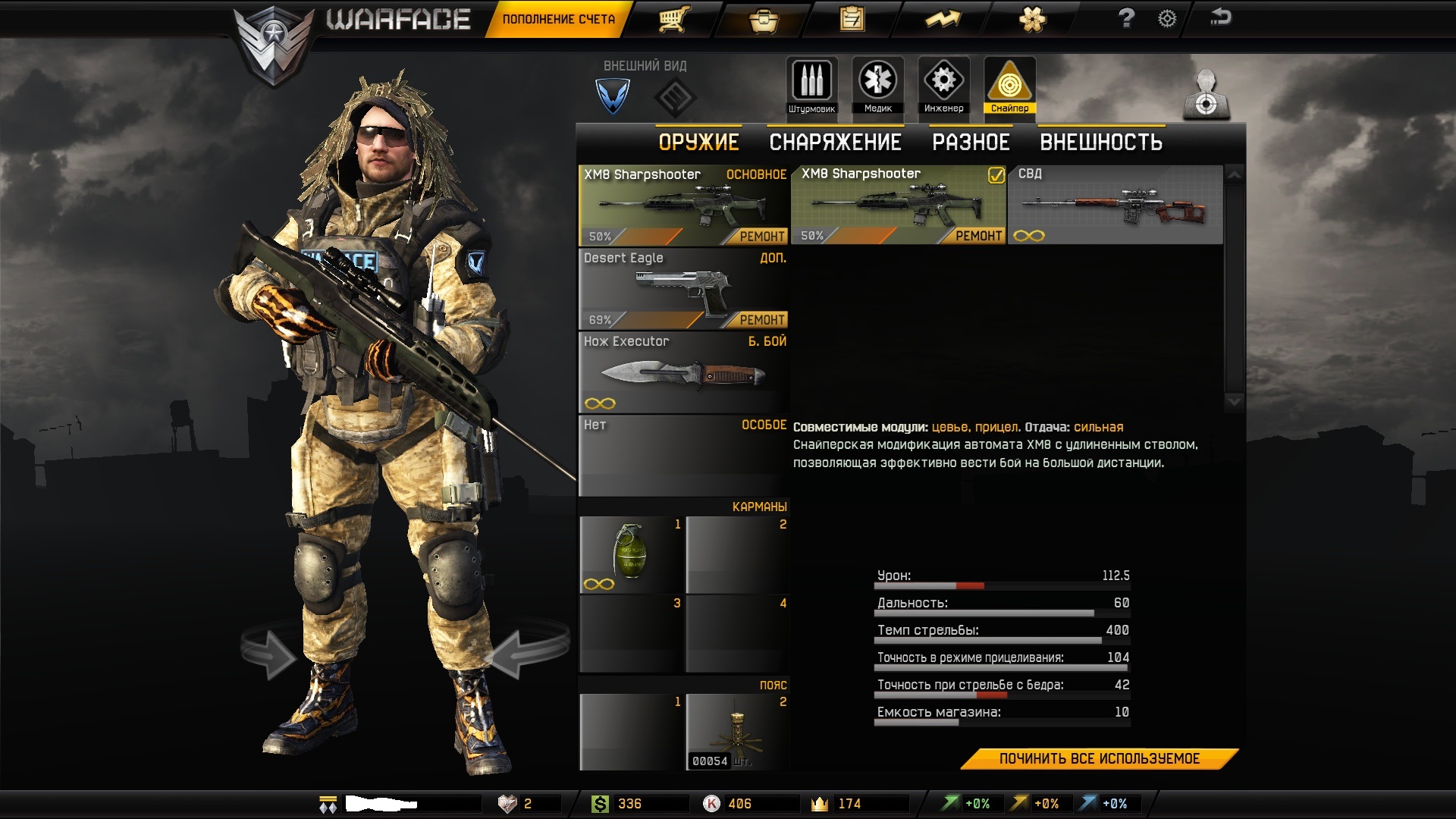This screenshot has width=1456, height=819.
Task: Click the help question mark icon
Action: point(1126,18)
